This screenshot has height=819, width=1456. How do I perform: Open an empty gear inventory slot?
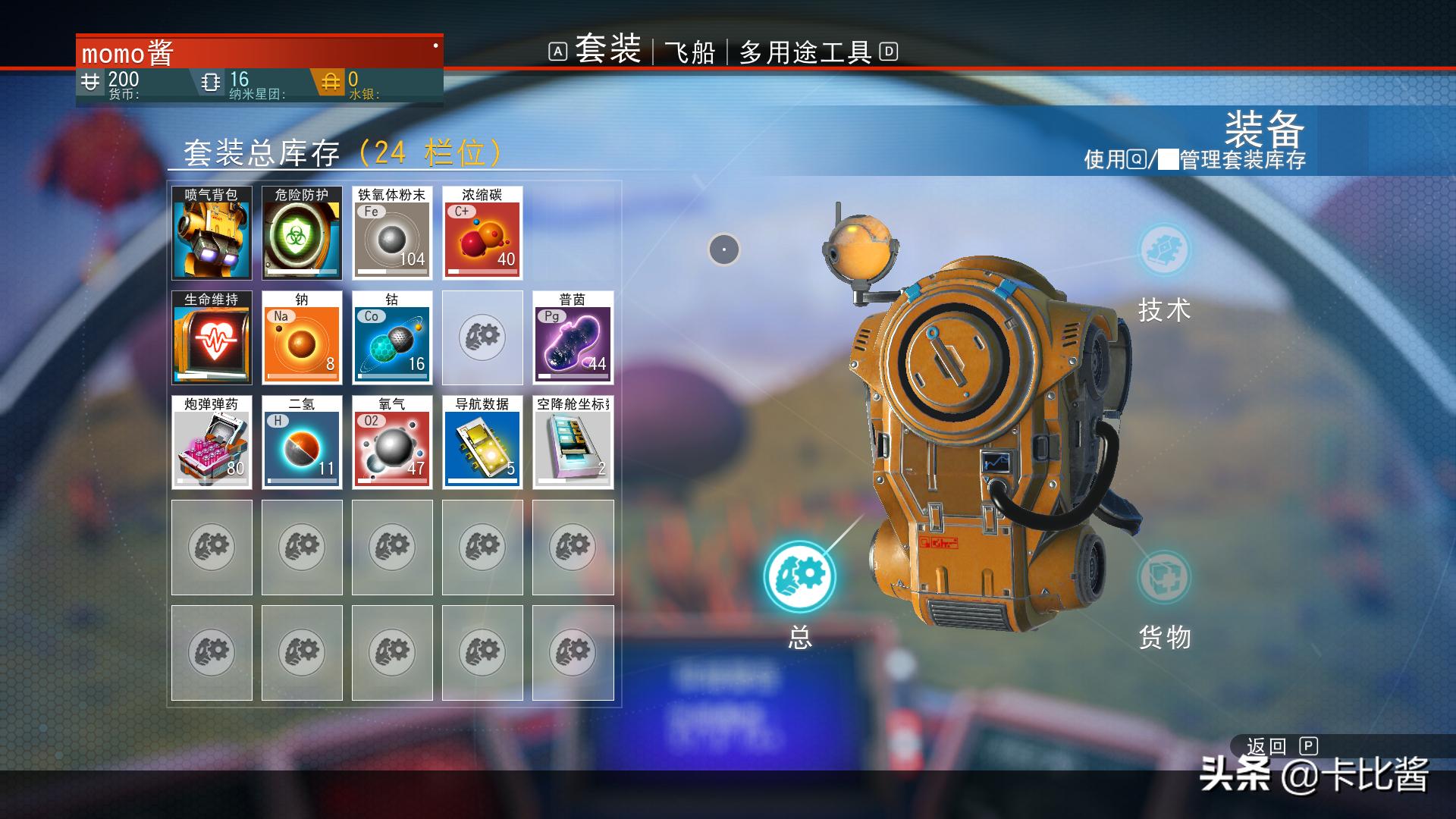pyautogui.click(x=212, y=548)
